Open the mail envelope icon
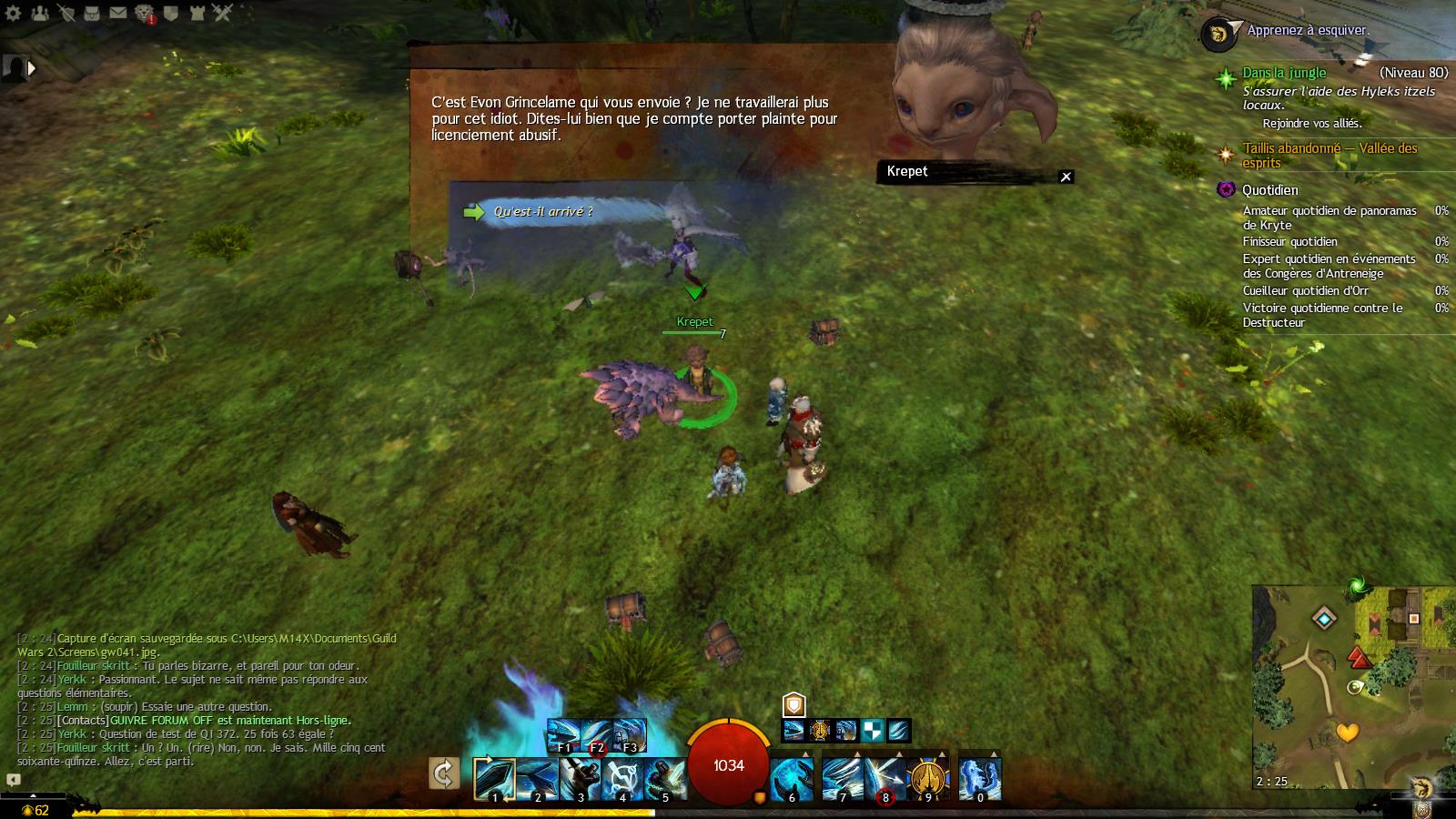Image resolution: width=1456 pixels, height=819 pixels. pos(118,13)
